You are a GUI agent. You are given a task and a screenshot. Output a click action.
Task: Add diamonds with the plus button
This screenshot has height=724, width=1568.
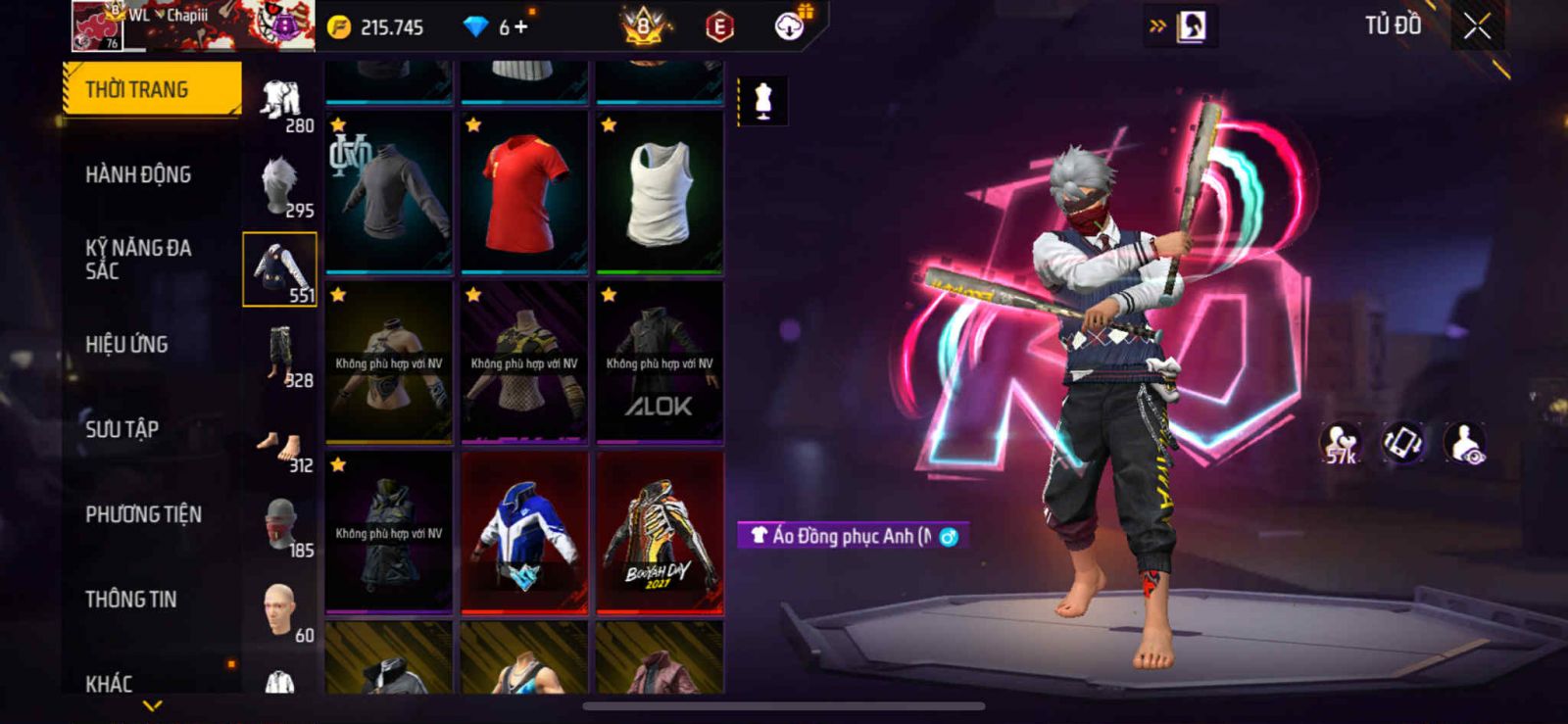coord(520,27)
